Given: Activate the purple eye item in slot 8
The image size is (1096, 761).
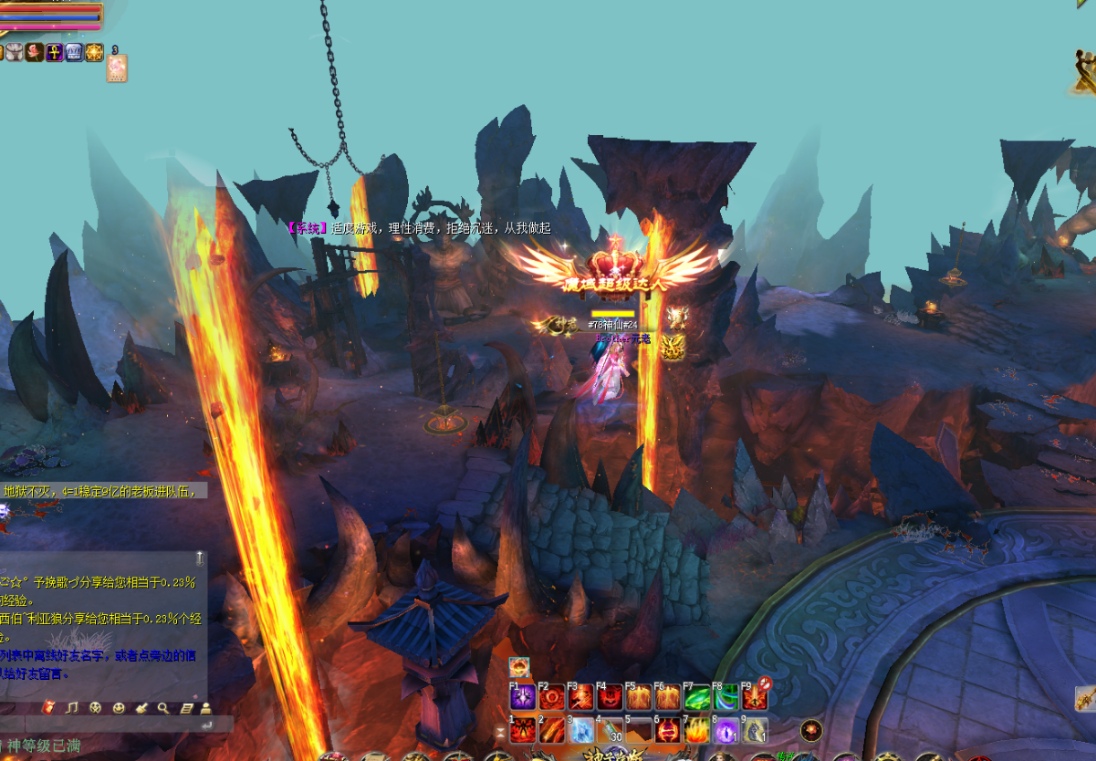Looking at the screenshot, I should pos(727,731).
